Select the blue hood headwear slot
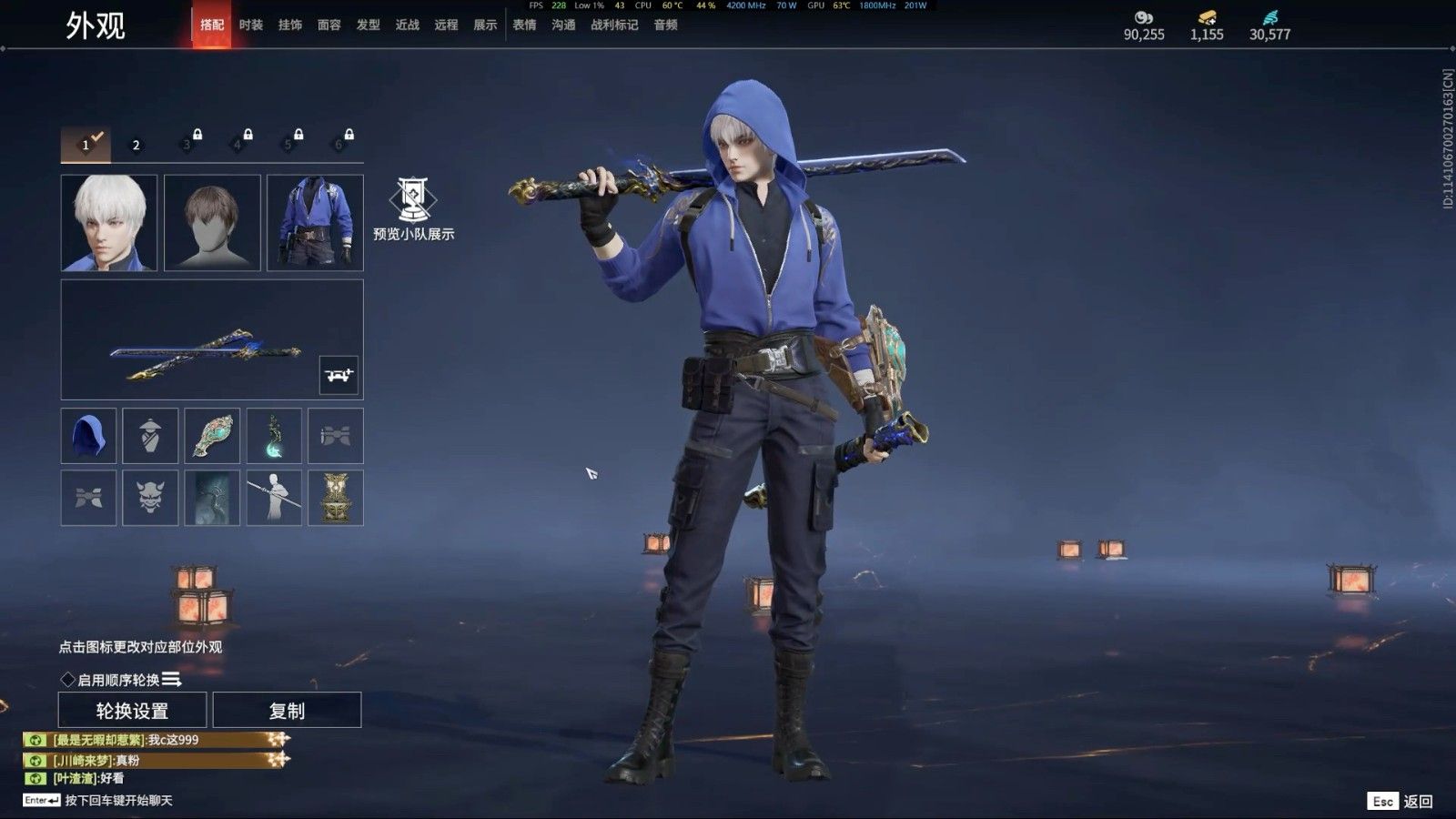This screenshot has width=1456, height=819. (87, 436)
